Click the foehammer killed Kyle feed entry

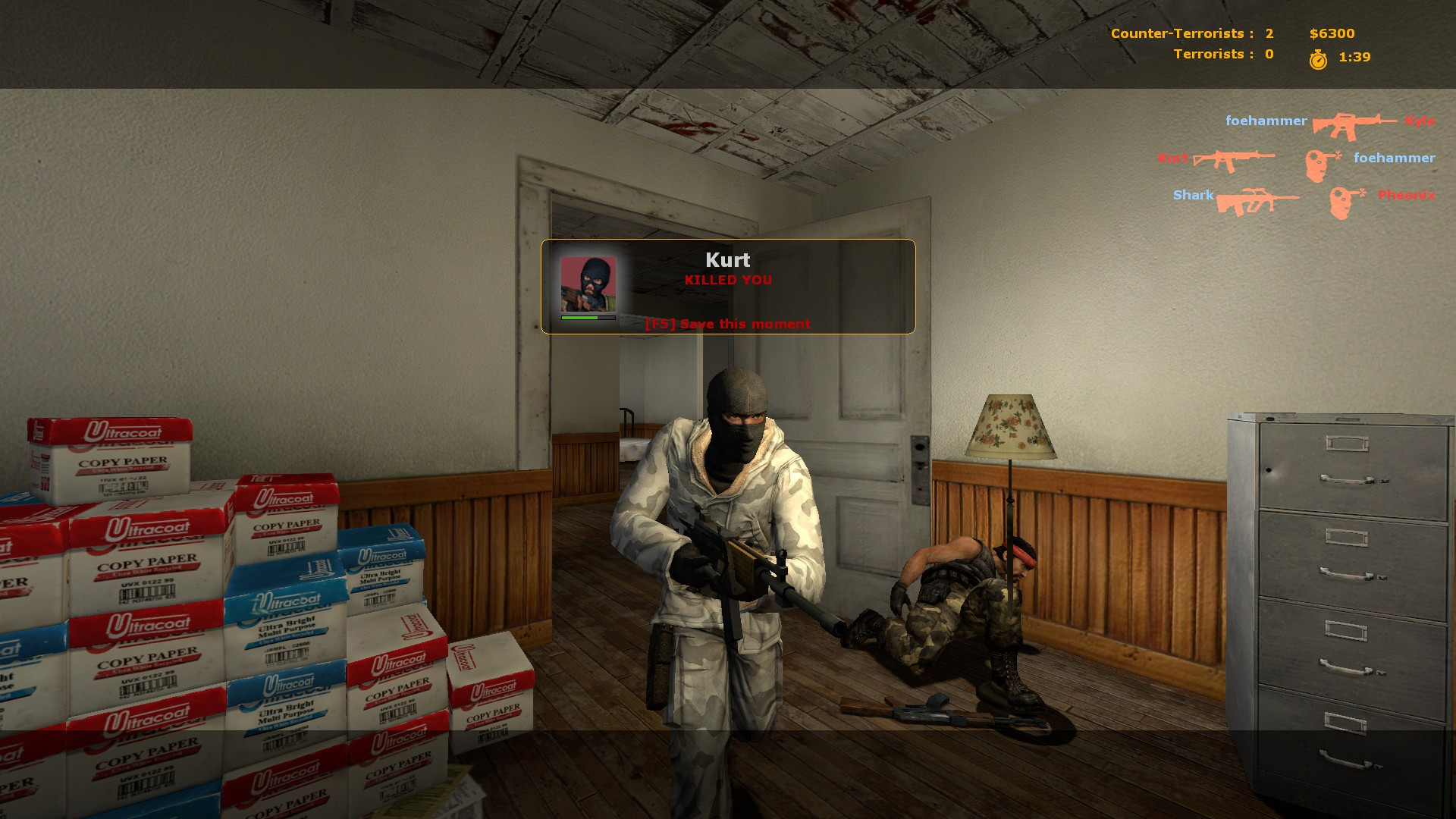point(1330,123)
